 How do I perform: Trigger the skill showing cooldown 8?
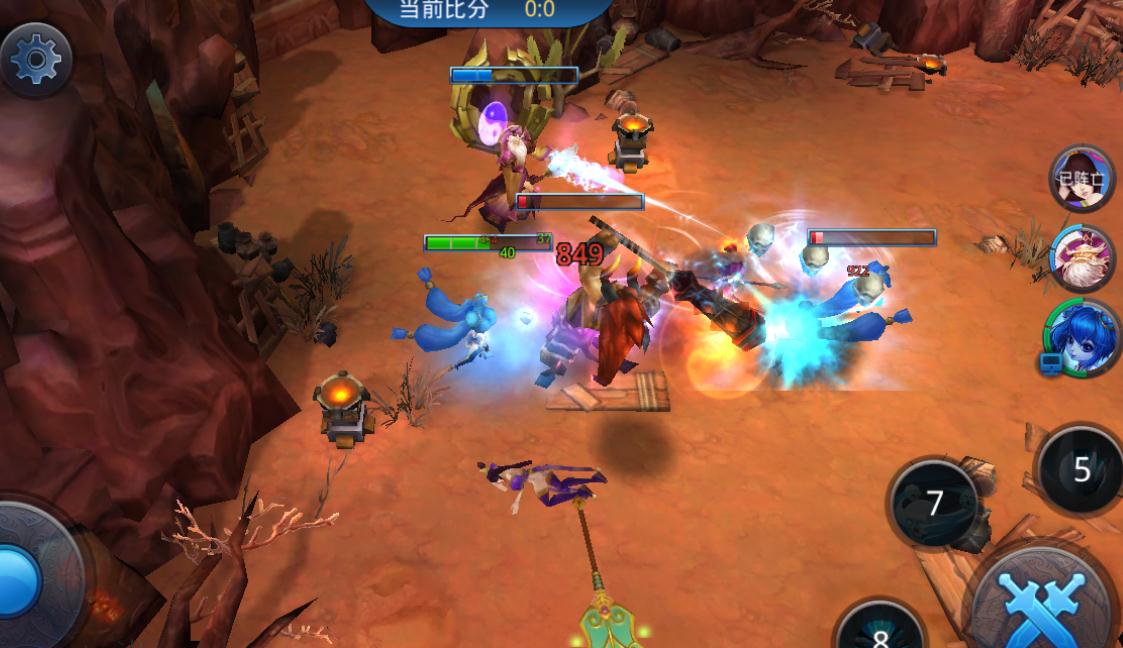[x=880, y=630]
